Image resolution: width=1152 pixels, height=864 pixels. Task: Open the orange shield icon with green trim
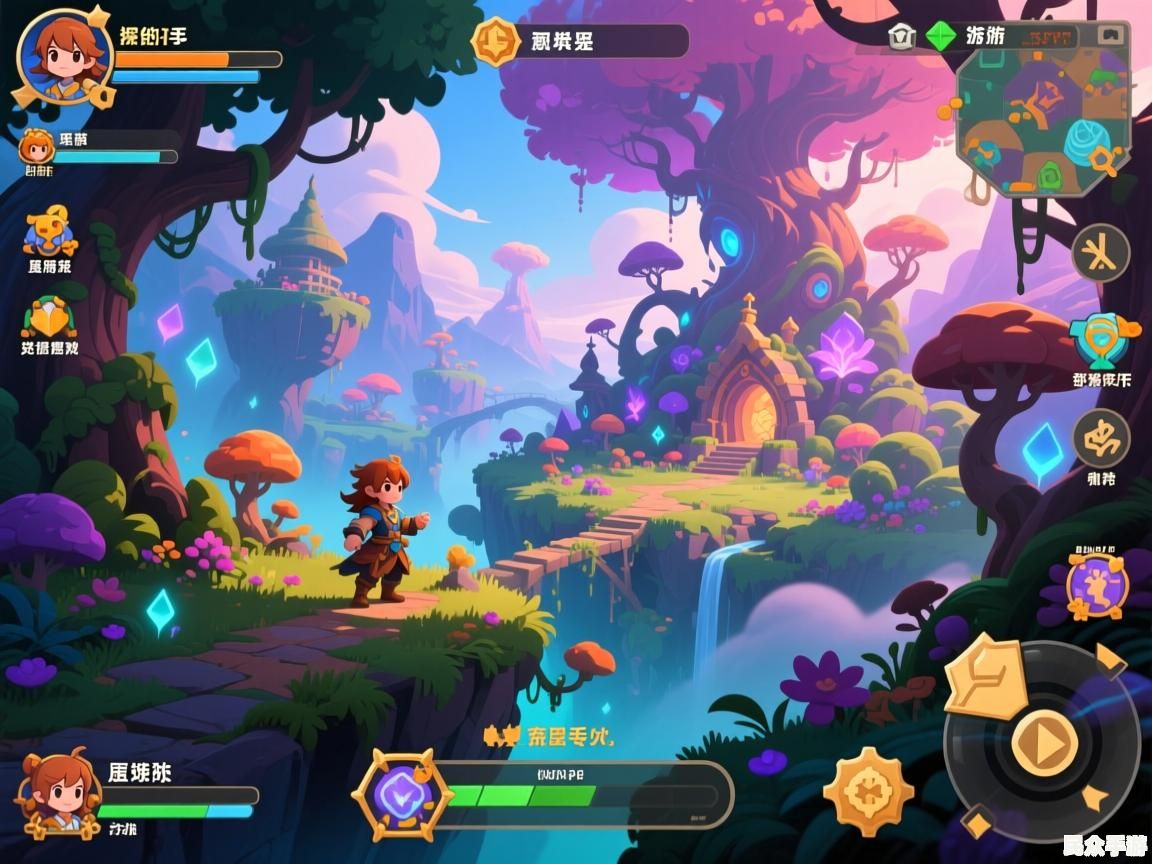(x=48, y=318)
